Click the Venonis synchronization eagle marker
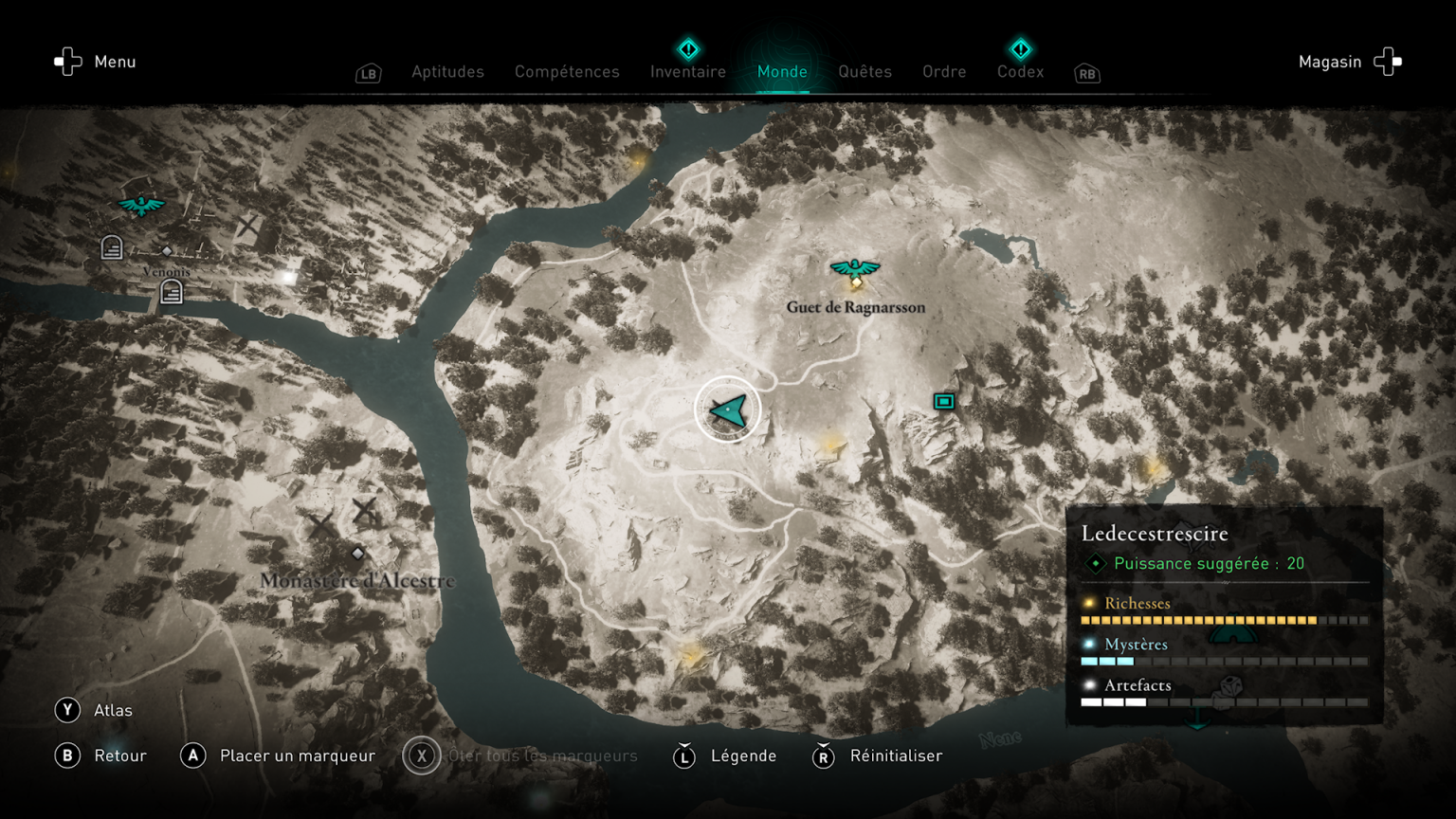Viewport: 1456px width, 819px height. pos(141,204)
